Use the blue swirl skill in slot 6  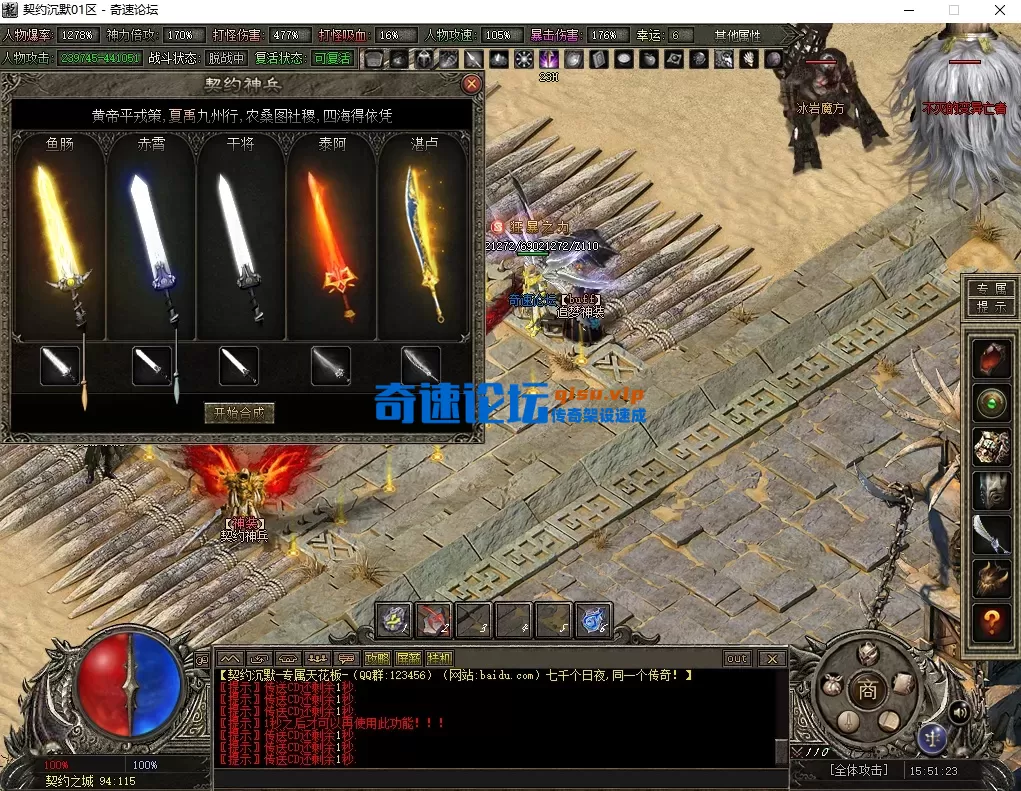click(x=594, y=620)
